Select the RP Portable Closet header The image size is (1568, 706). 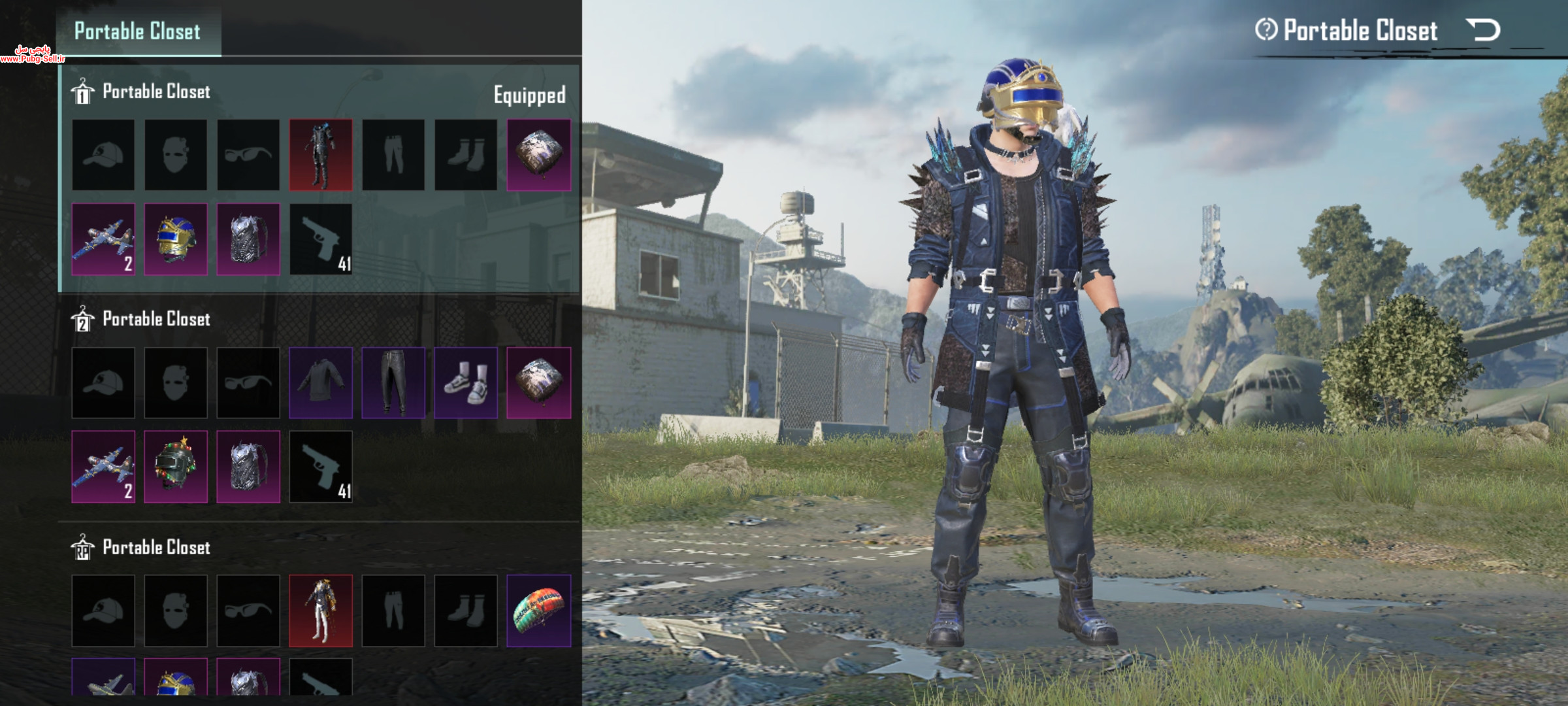[156, 548]
